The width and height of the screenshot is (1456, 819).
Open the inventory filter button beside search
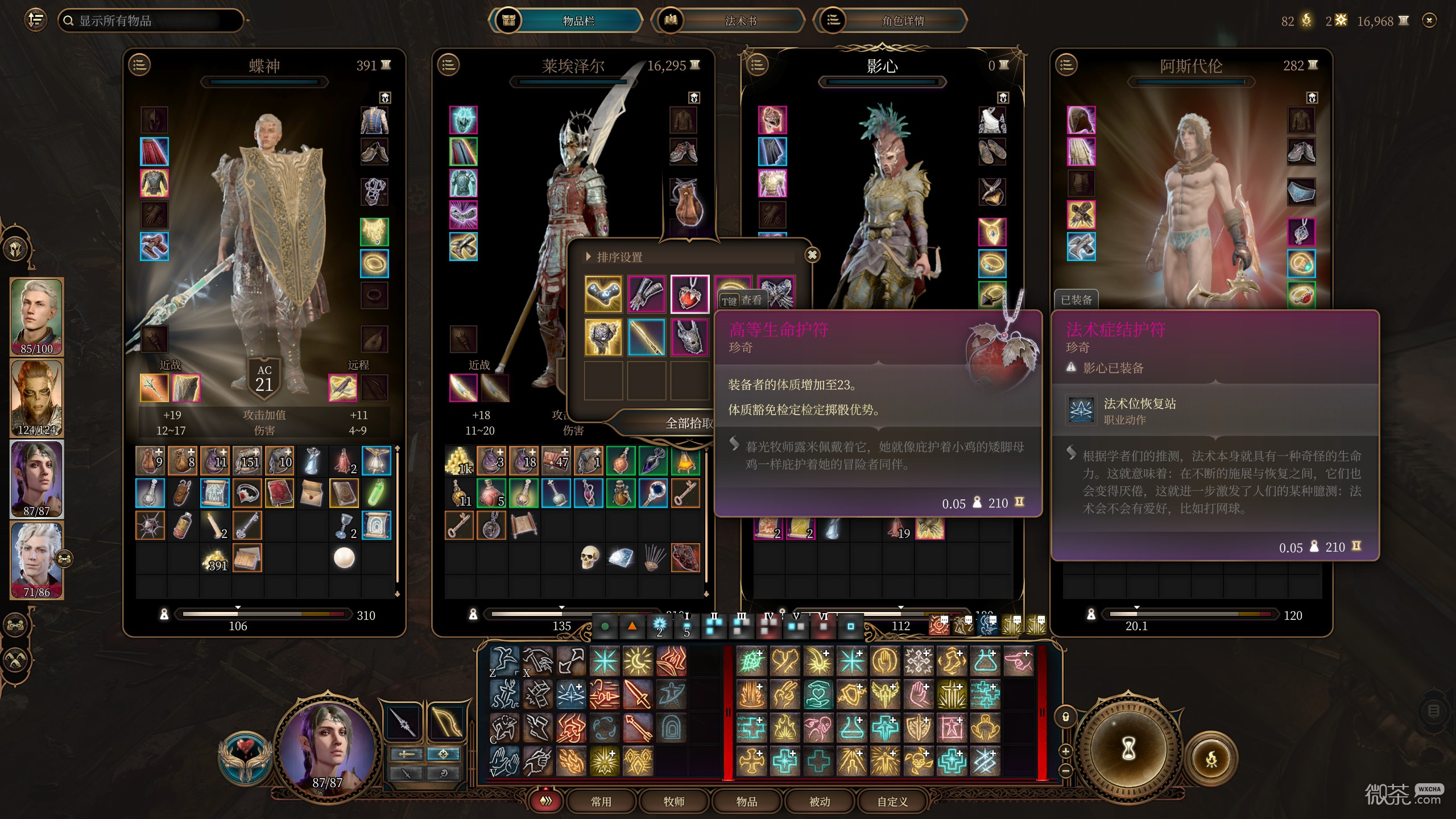coord(35,20)
